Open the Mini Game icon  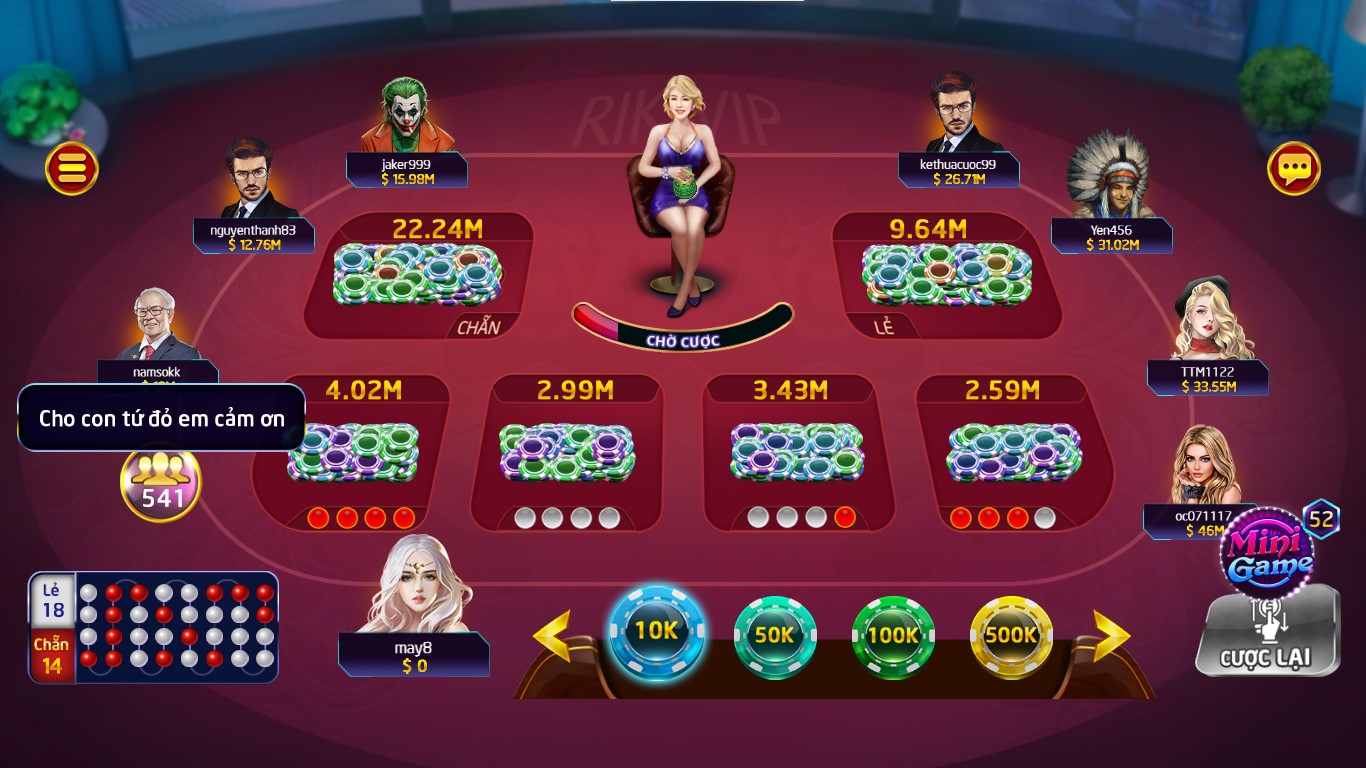pyautogui.click(x=1270, y=553)
